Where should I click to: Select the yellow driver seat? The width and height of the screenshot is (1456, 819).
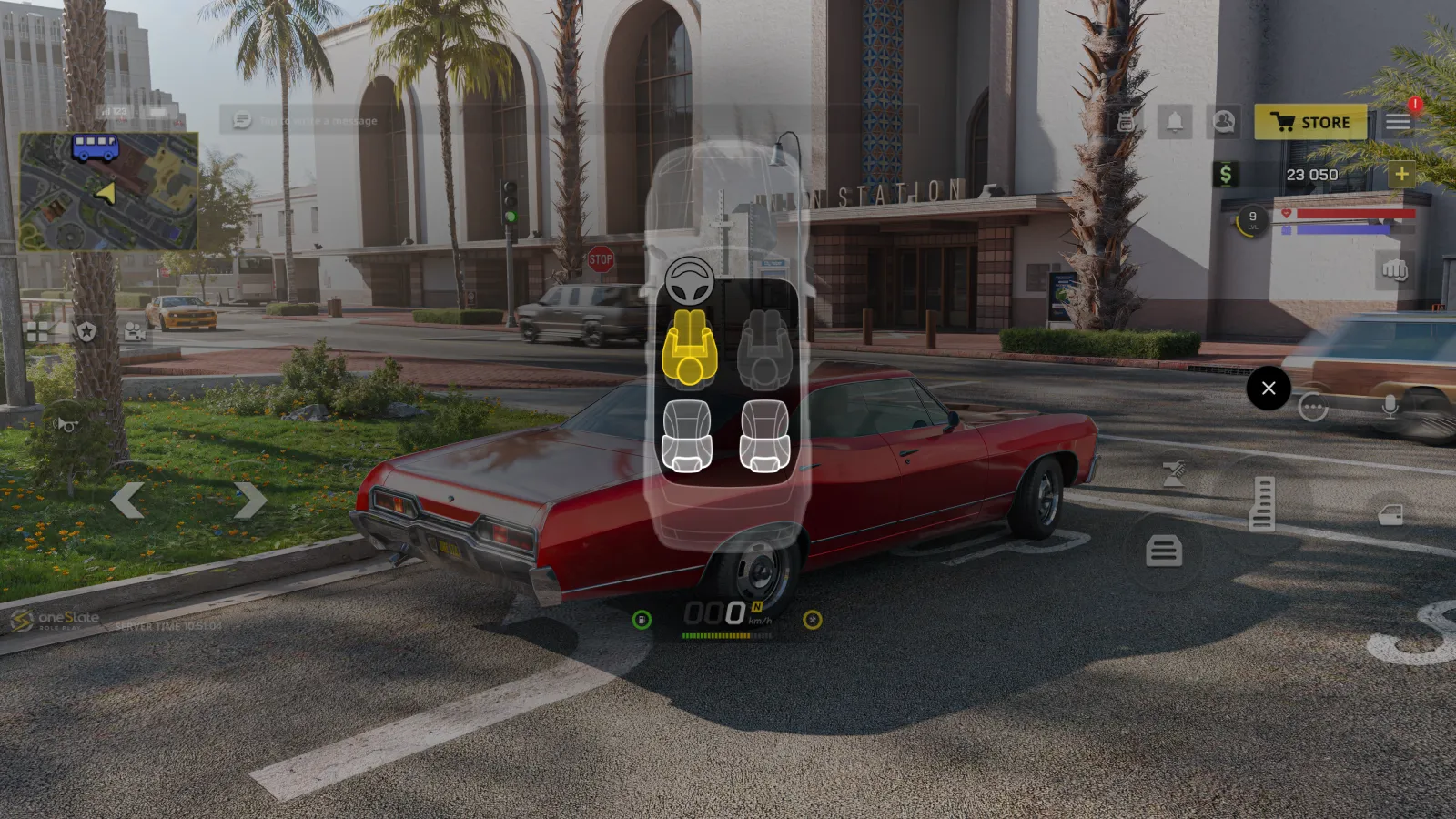tap(689, 348)
